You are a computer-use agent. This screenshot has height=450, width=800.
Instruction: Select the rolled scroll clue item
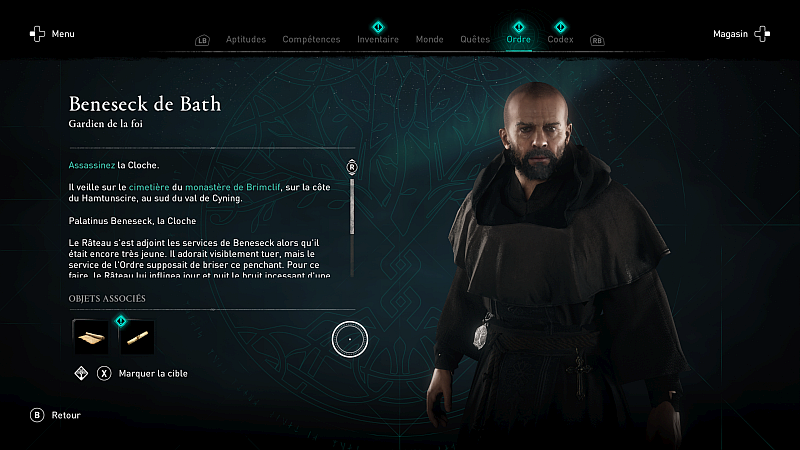pyautogui.click(x=137, y=337)
